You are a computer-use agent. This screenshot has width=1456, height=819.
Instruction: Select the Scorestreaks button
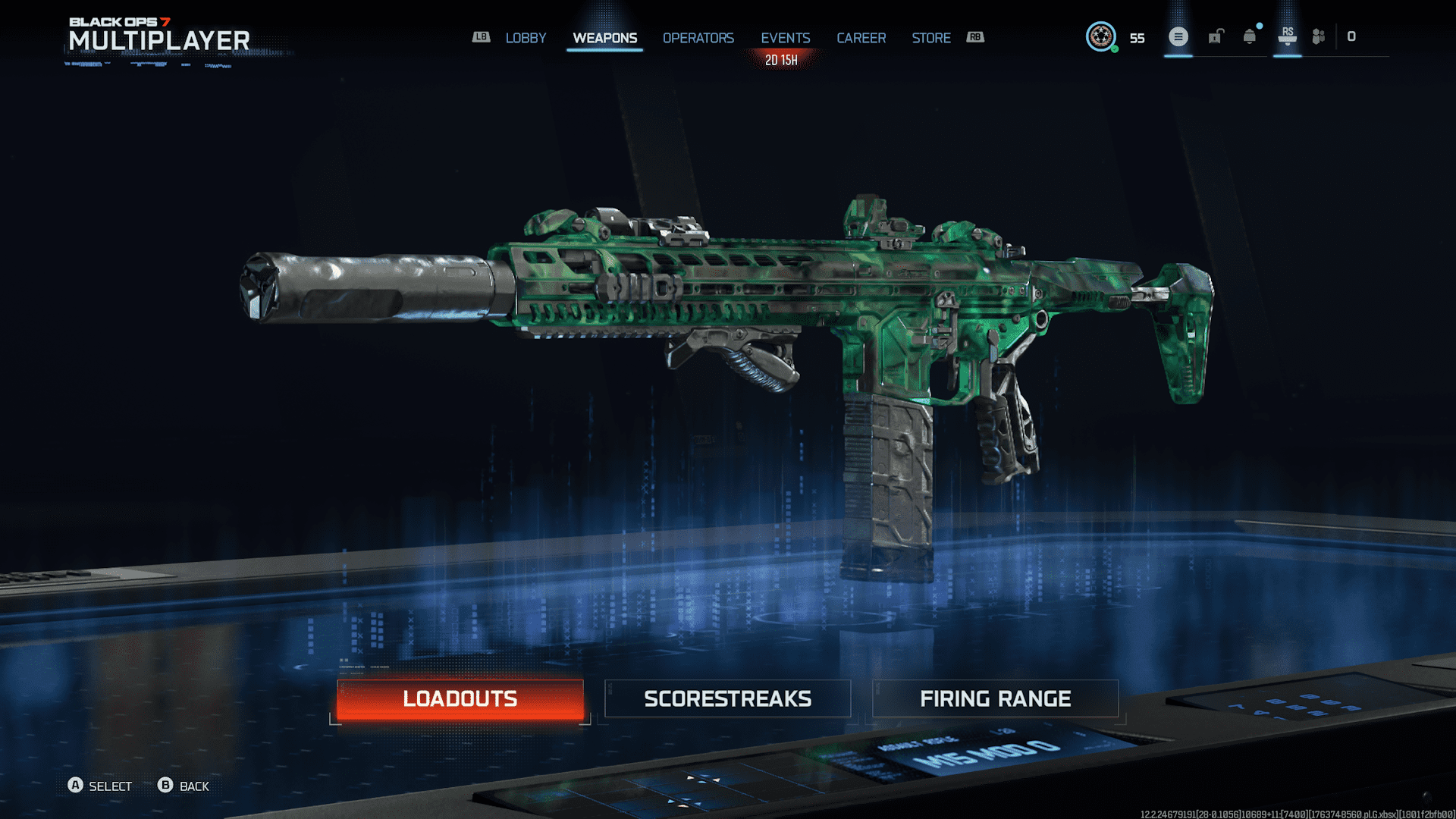[727, 698]
